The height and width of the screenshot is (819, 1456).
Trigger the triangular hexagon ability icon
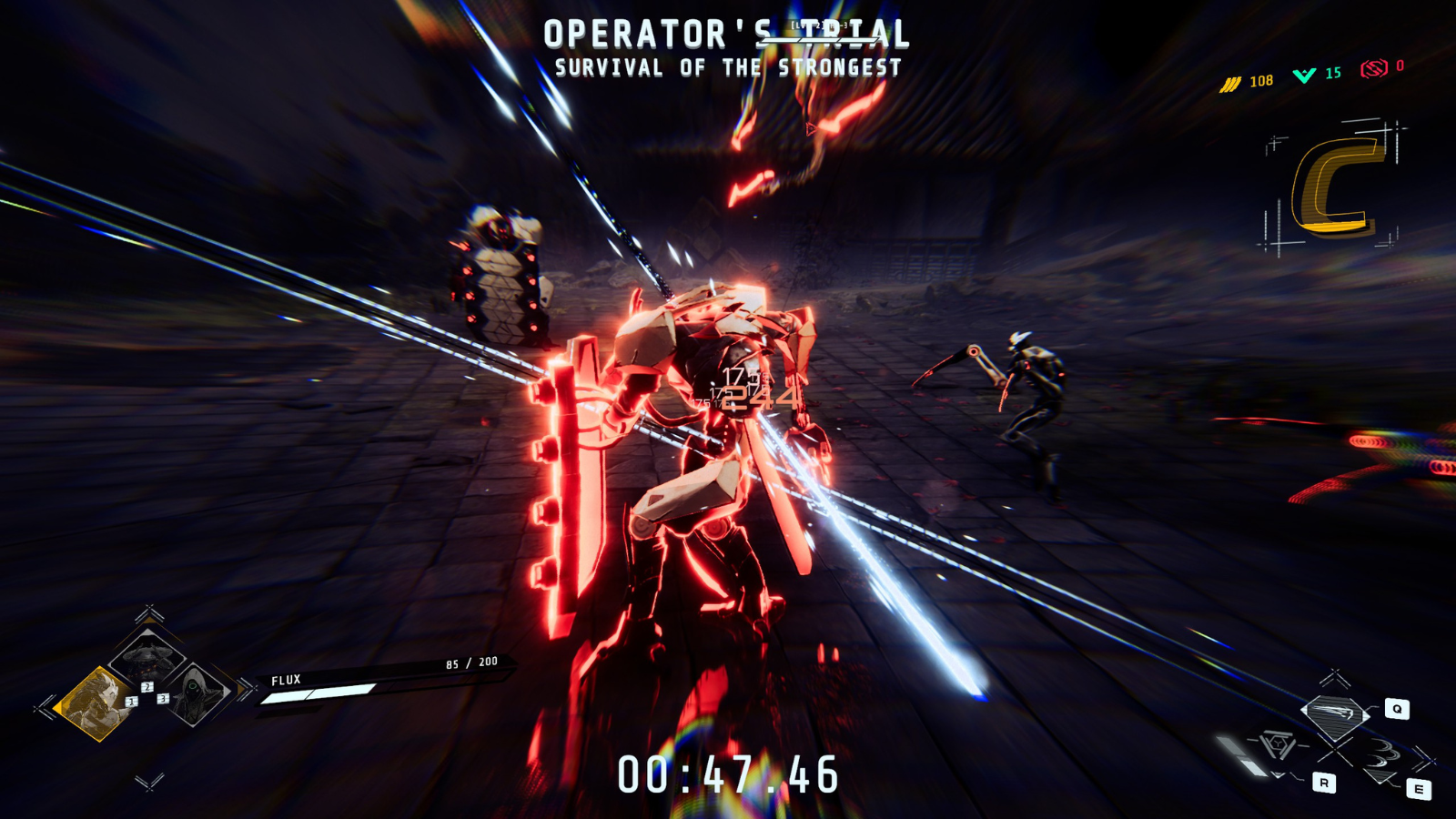tap(1277, 747)
